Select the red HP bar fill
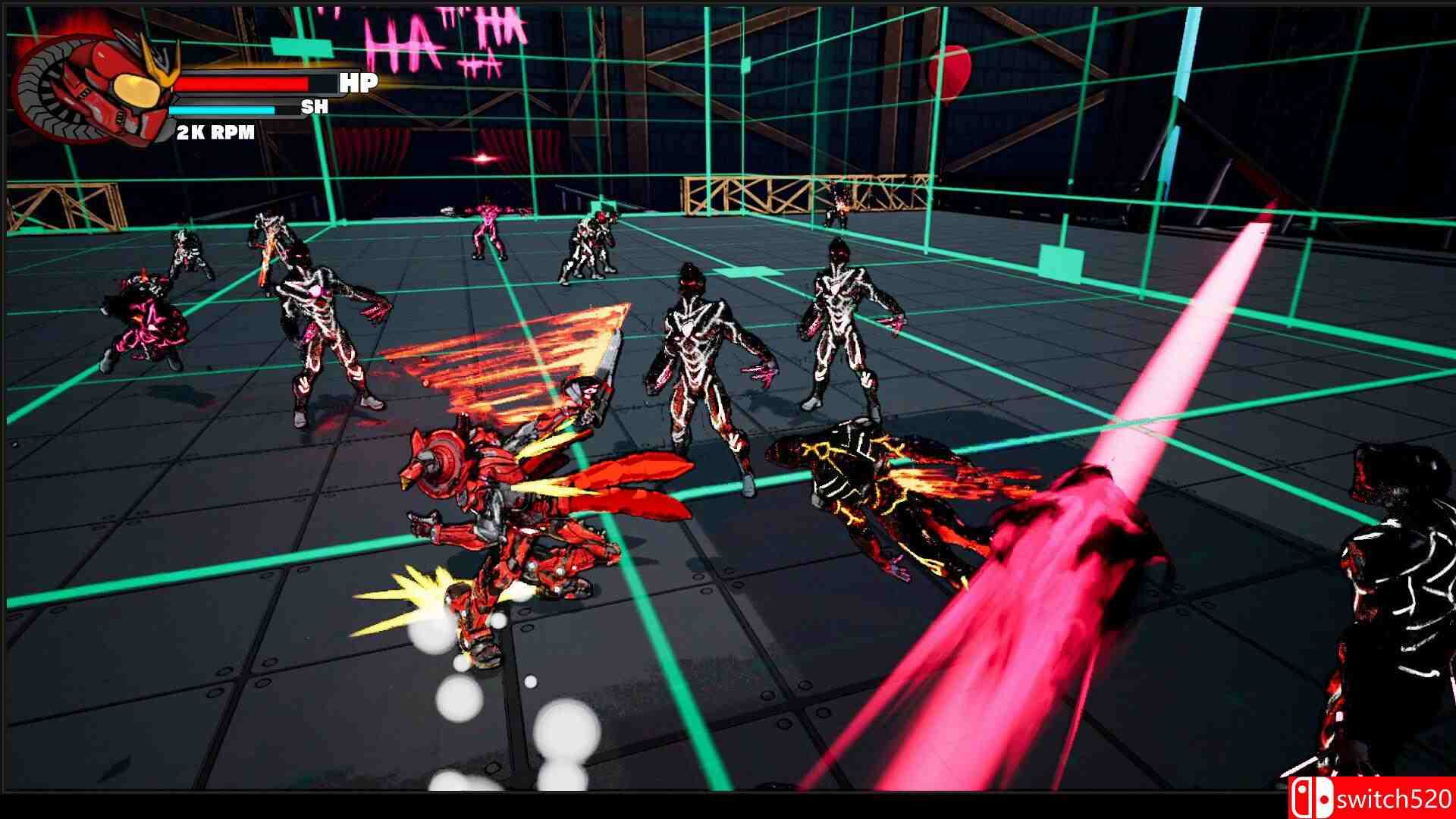The height and width of the screenshot is (819, 1456). 243,83
